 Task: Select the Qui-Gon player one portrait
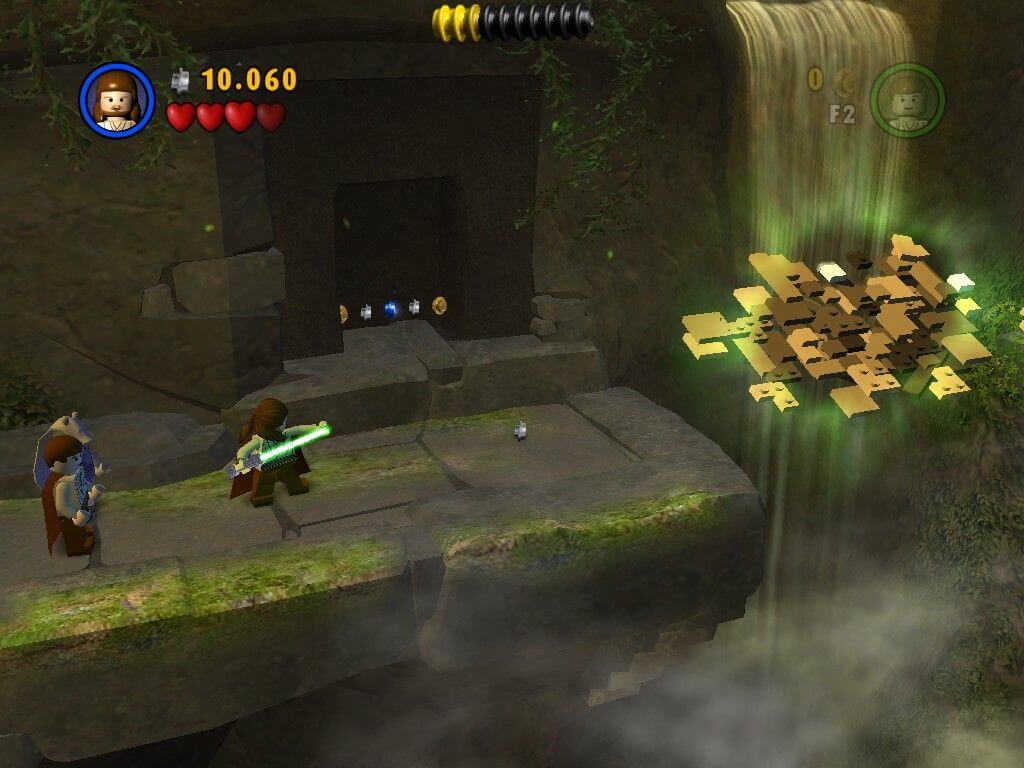(116, 100)
